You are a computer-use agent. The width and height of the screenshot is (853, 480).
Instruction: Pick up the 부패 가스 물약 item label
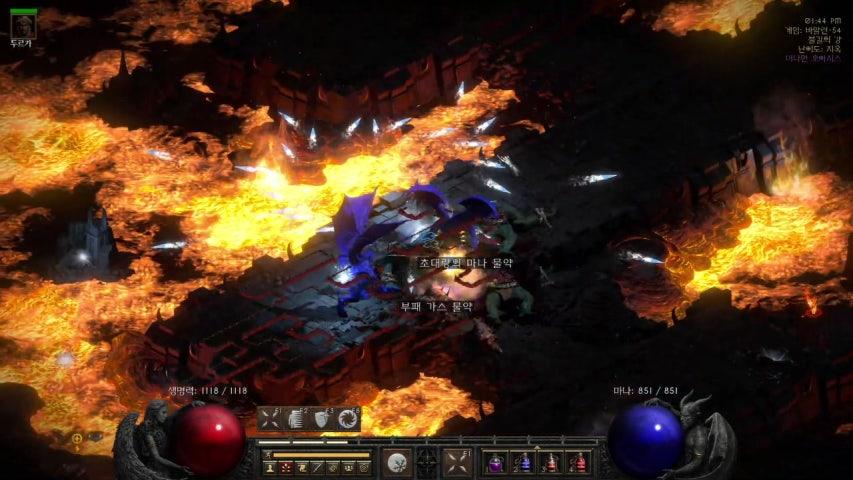click(437, 306)
